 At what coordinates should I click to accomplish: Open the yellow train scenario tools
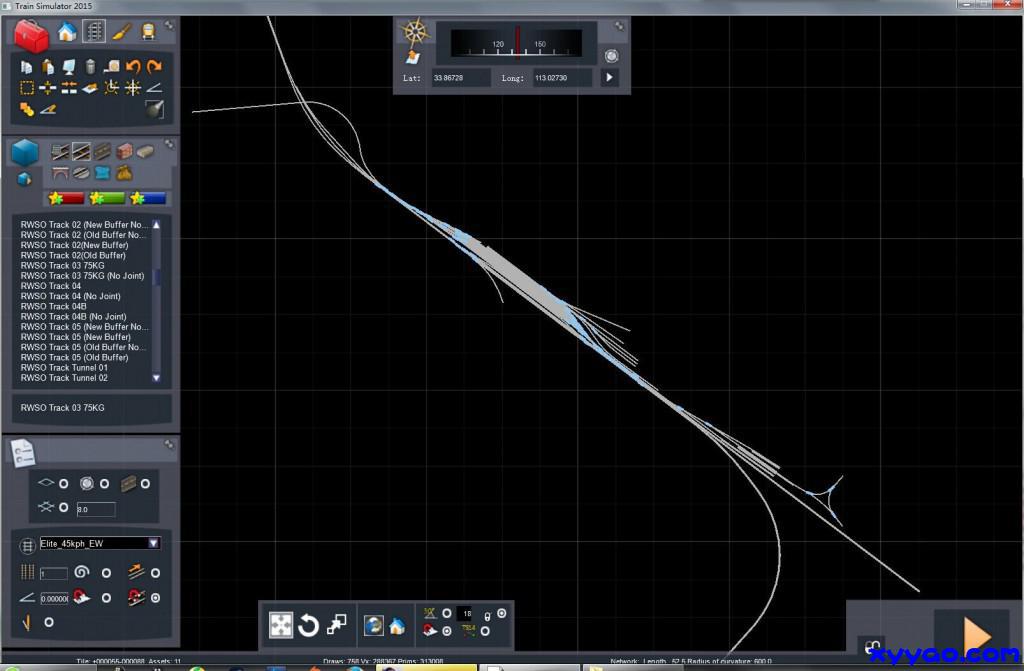click(148, 32)
